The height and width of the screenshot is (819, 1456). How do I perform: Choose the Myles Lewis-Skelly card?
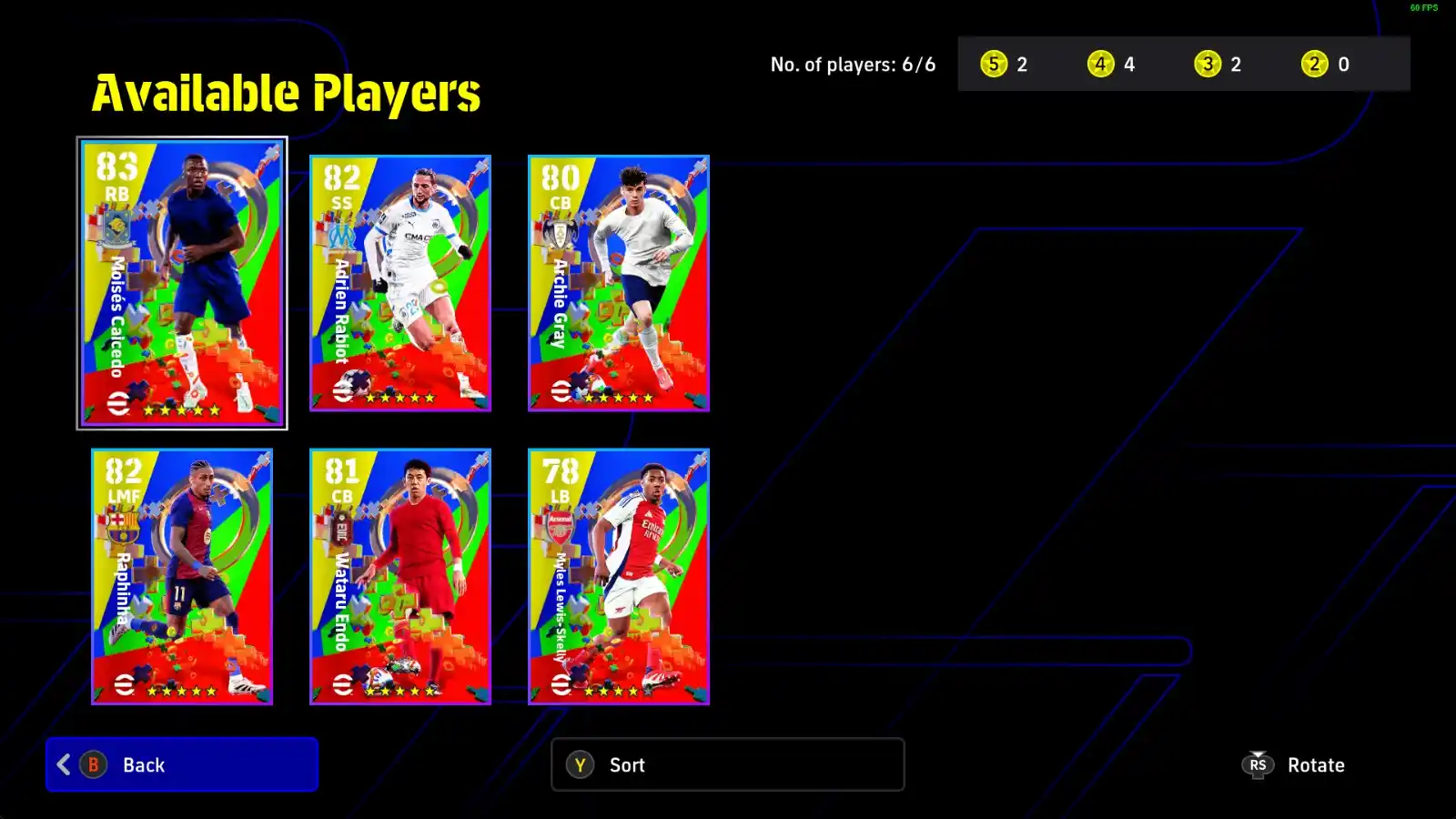[x=619, y=576]
